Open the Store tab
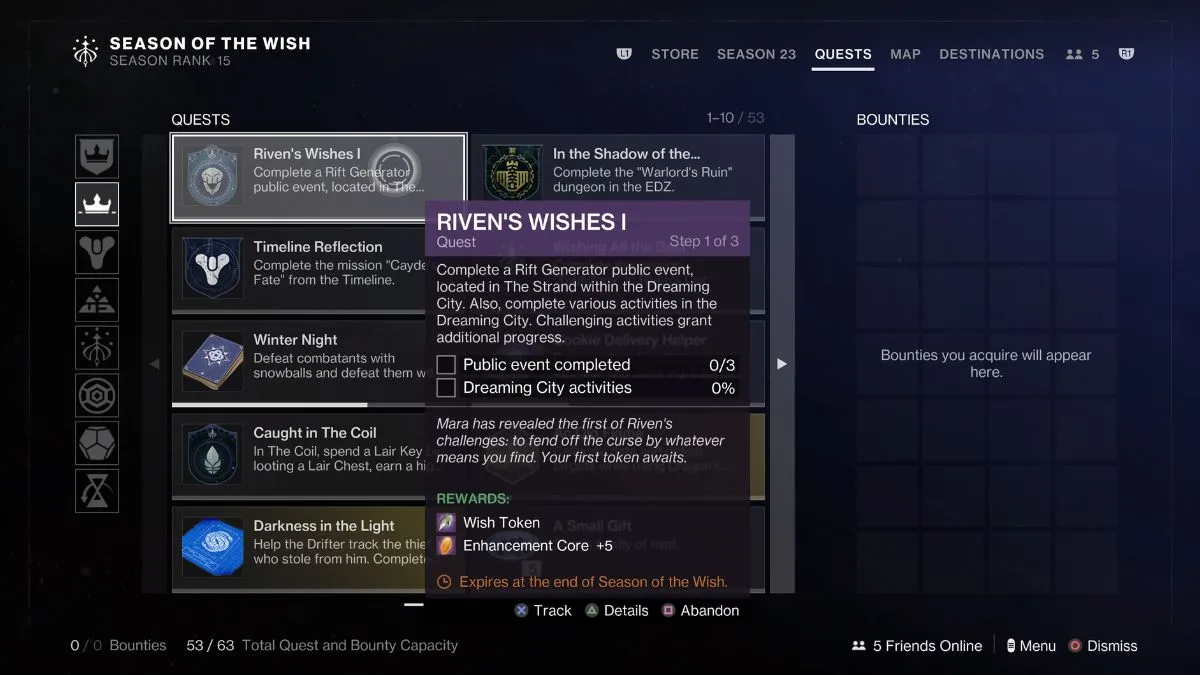Screen dimensions: 1200x675 pos(675,54)
